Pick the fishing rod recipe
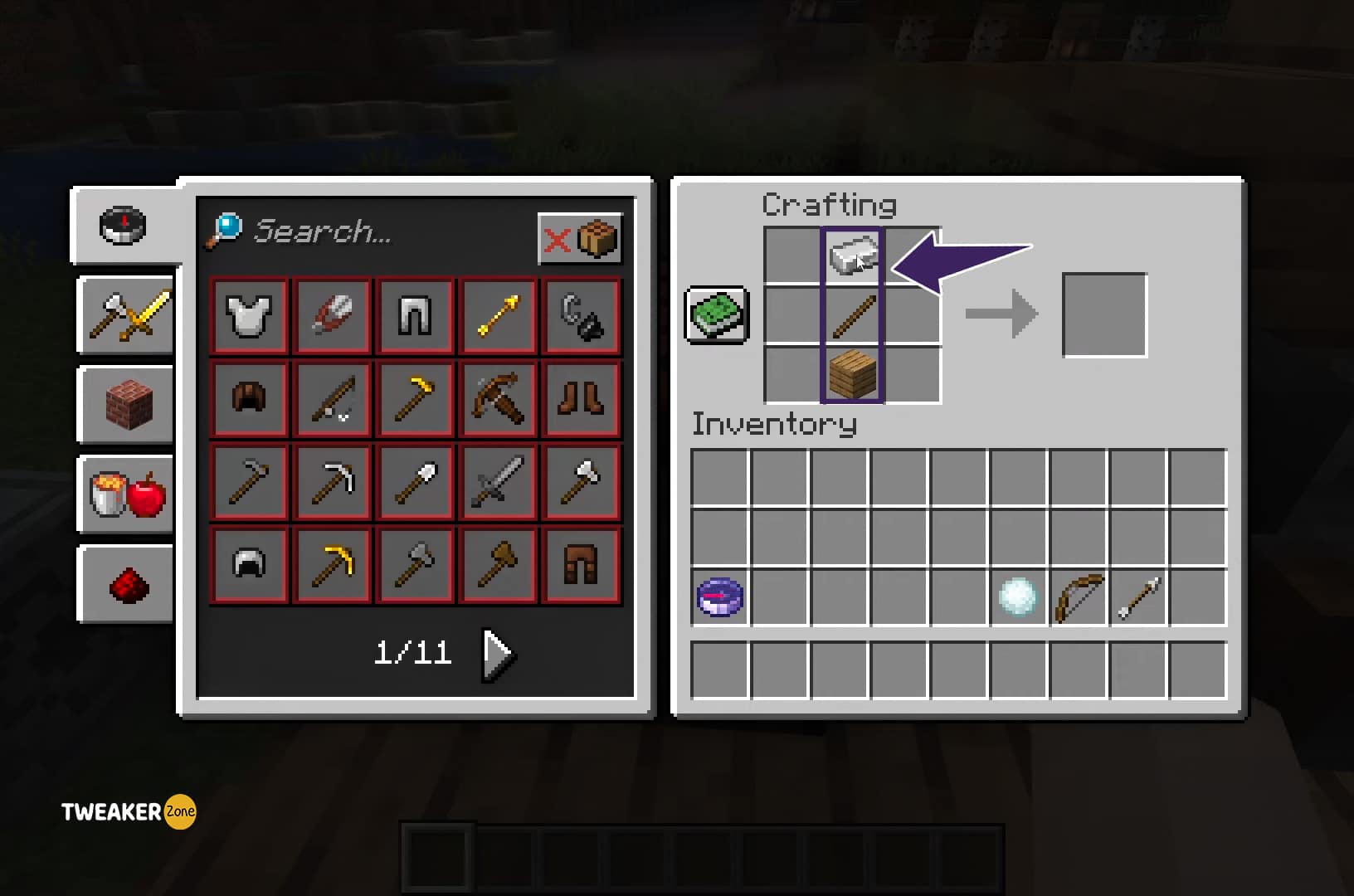 332,398
